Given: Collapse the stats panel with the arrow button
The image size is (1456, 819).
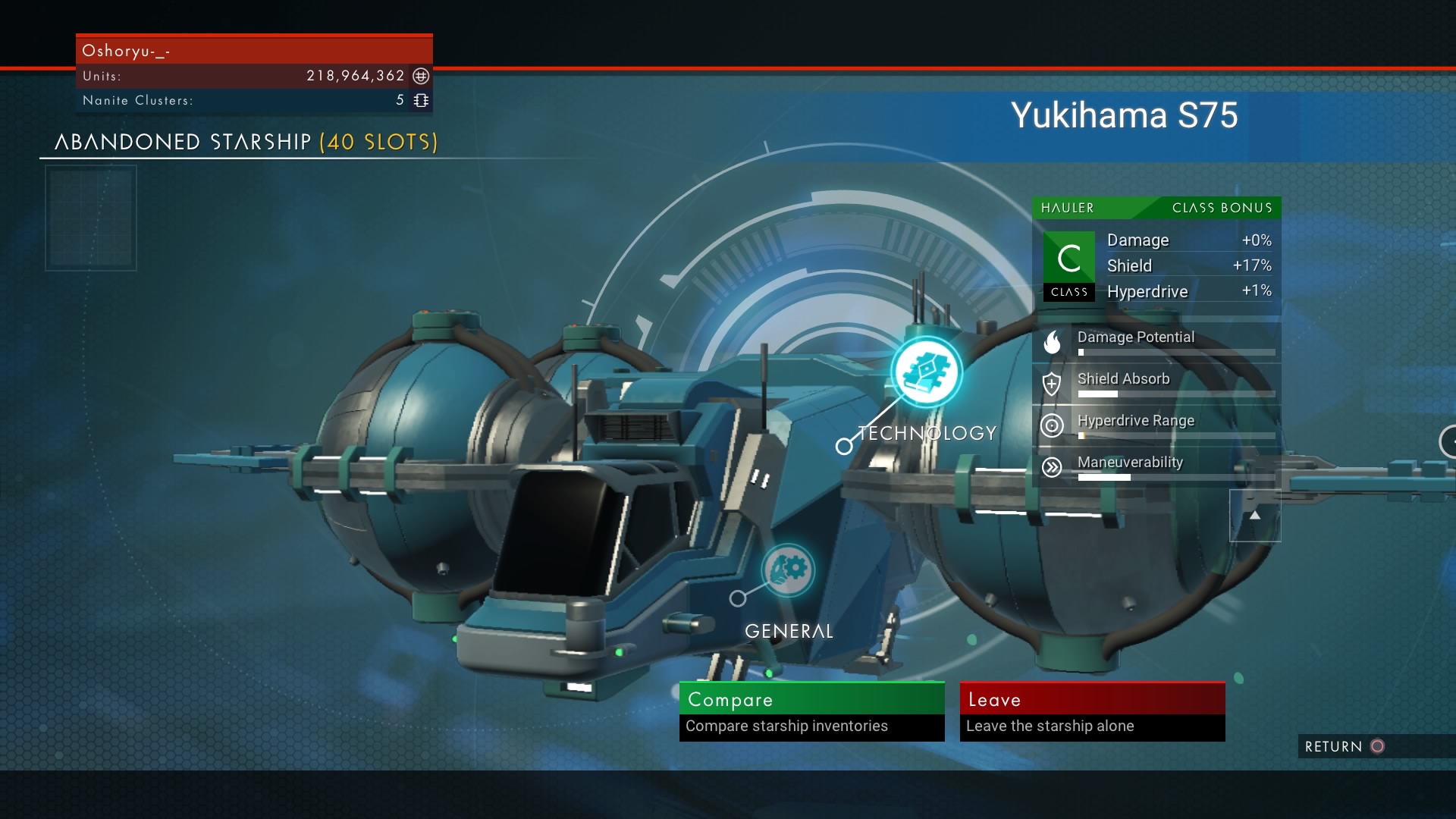Looking at the screenshot, I should pos(1255,516).
